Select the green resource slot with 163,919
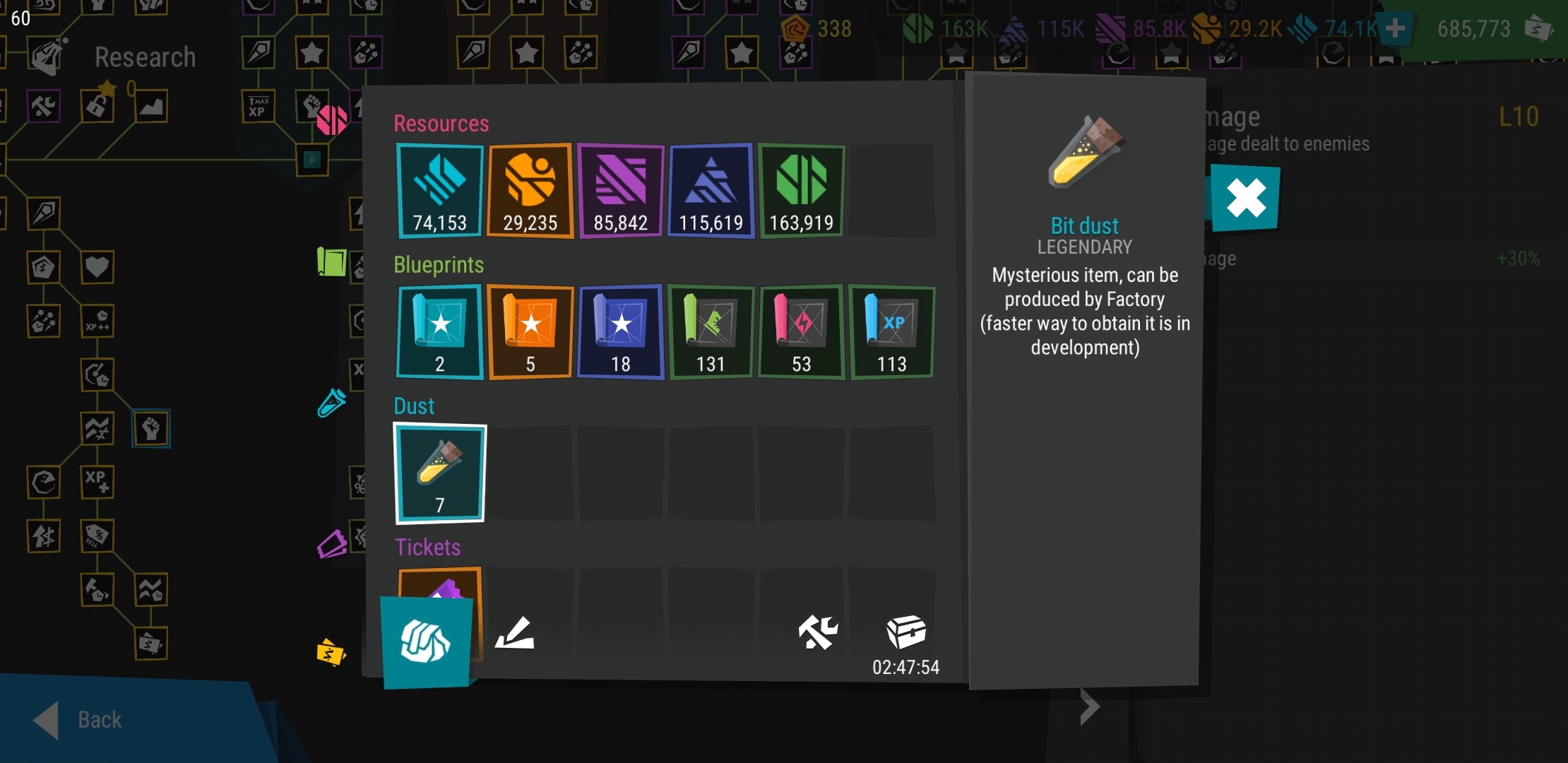This screenshot has height=763, width=1568. [x=801, y=191]
